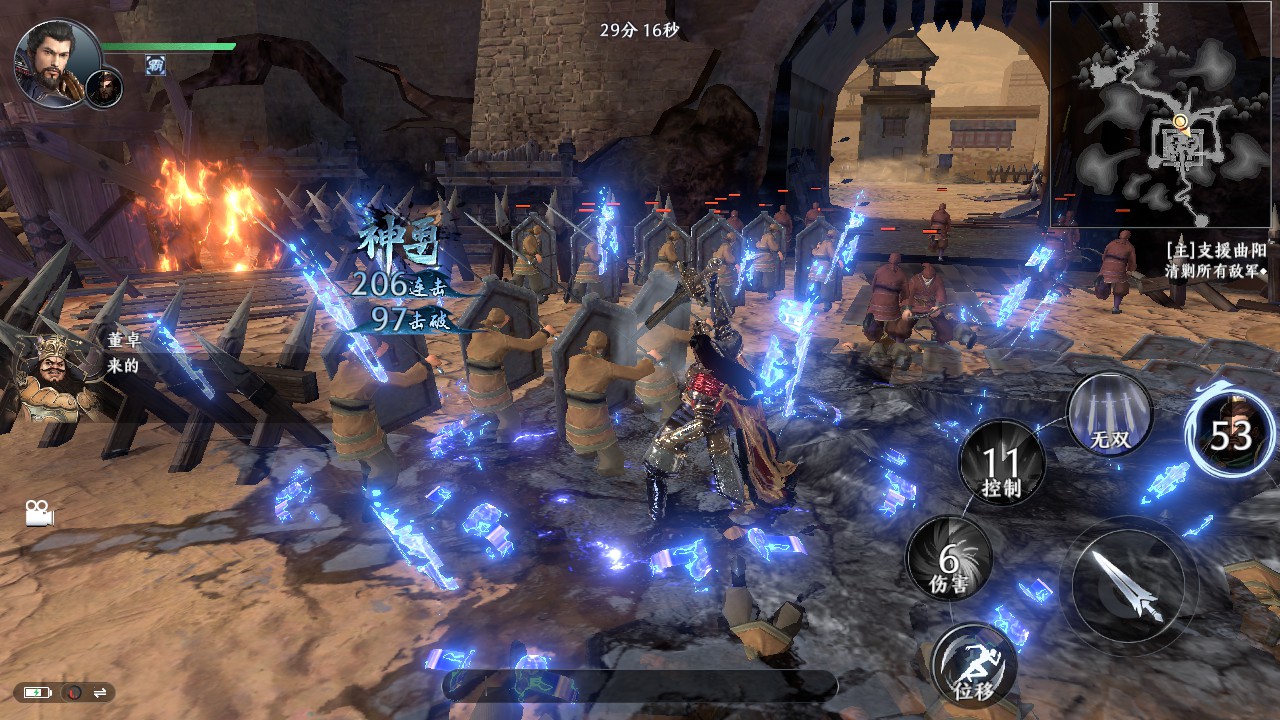The image size is (1280, 720).
Task: Trigger the 伤害 damage skill
Action: pos(949,560)
